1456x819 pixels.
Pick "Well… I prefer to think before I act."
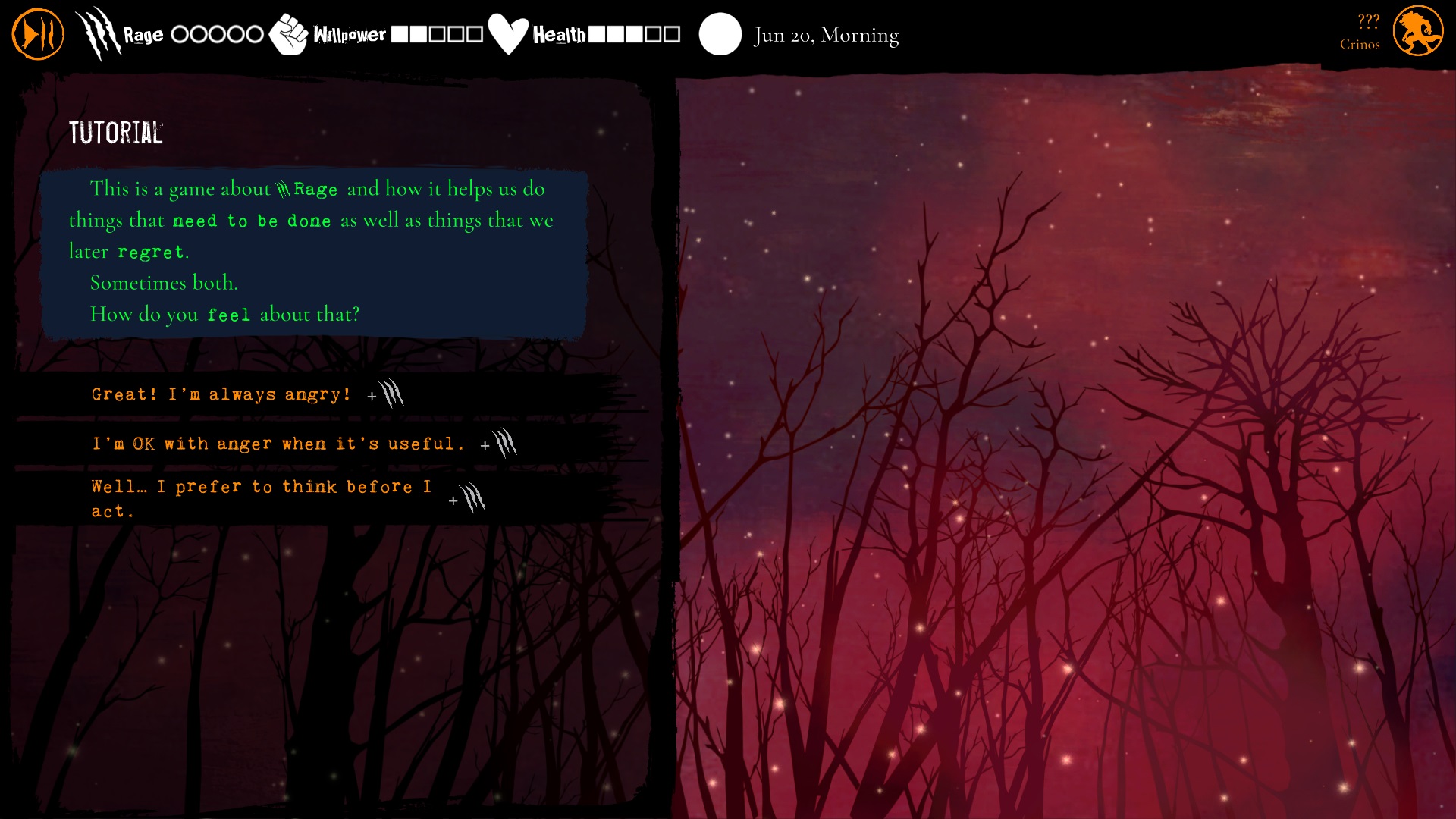click(262, 498)
